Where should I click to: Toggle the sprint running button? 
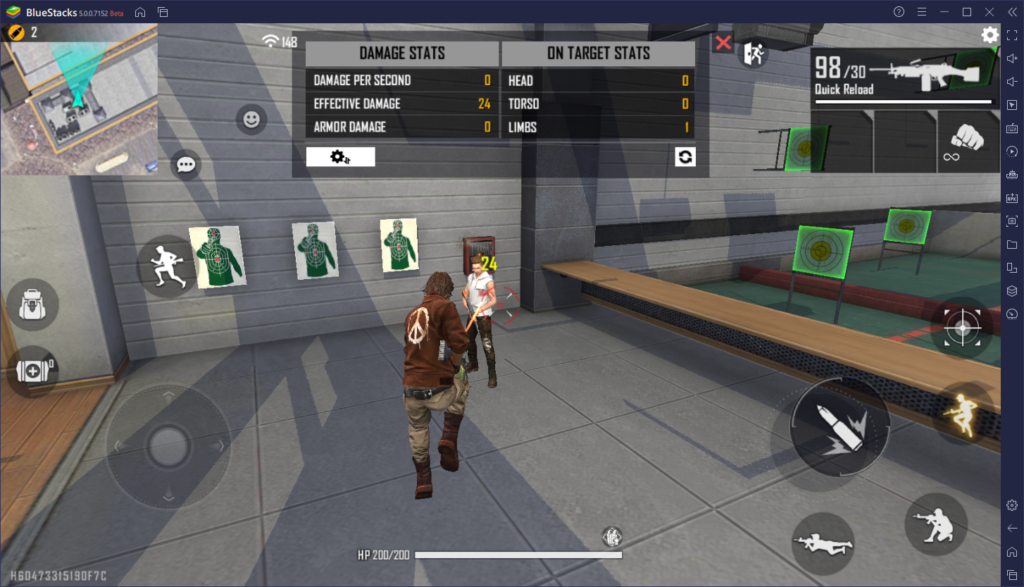(x=165, y=266)
